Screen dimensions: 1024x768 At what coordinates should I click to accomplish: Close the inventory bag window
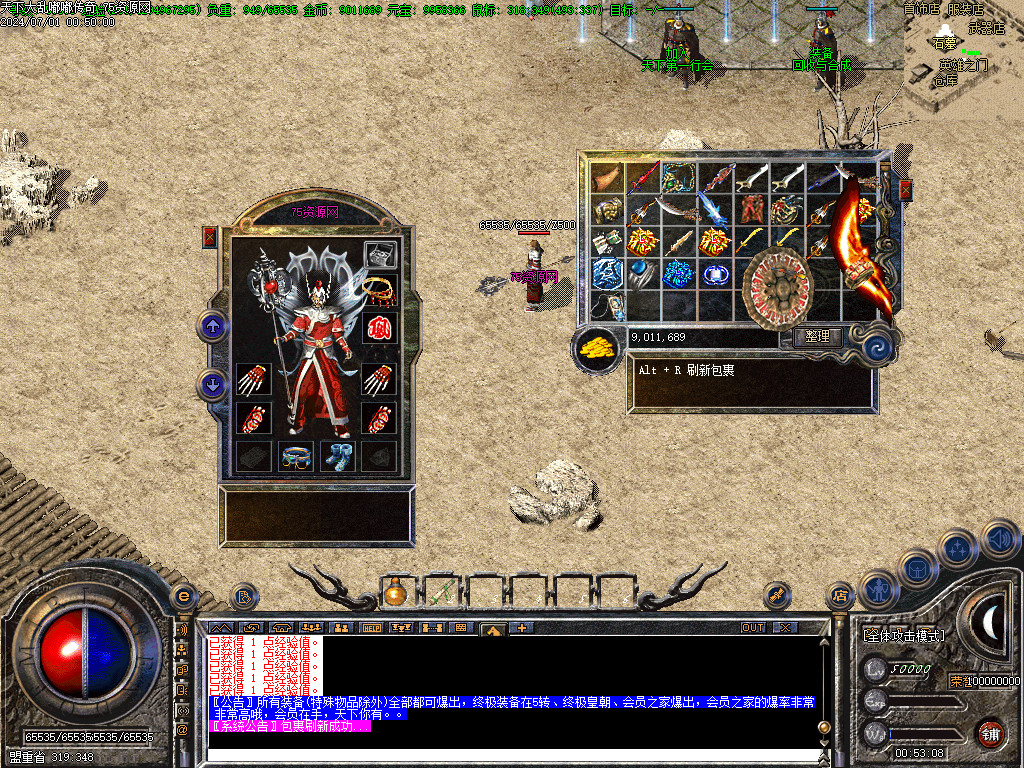[906, 190]
